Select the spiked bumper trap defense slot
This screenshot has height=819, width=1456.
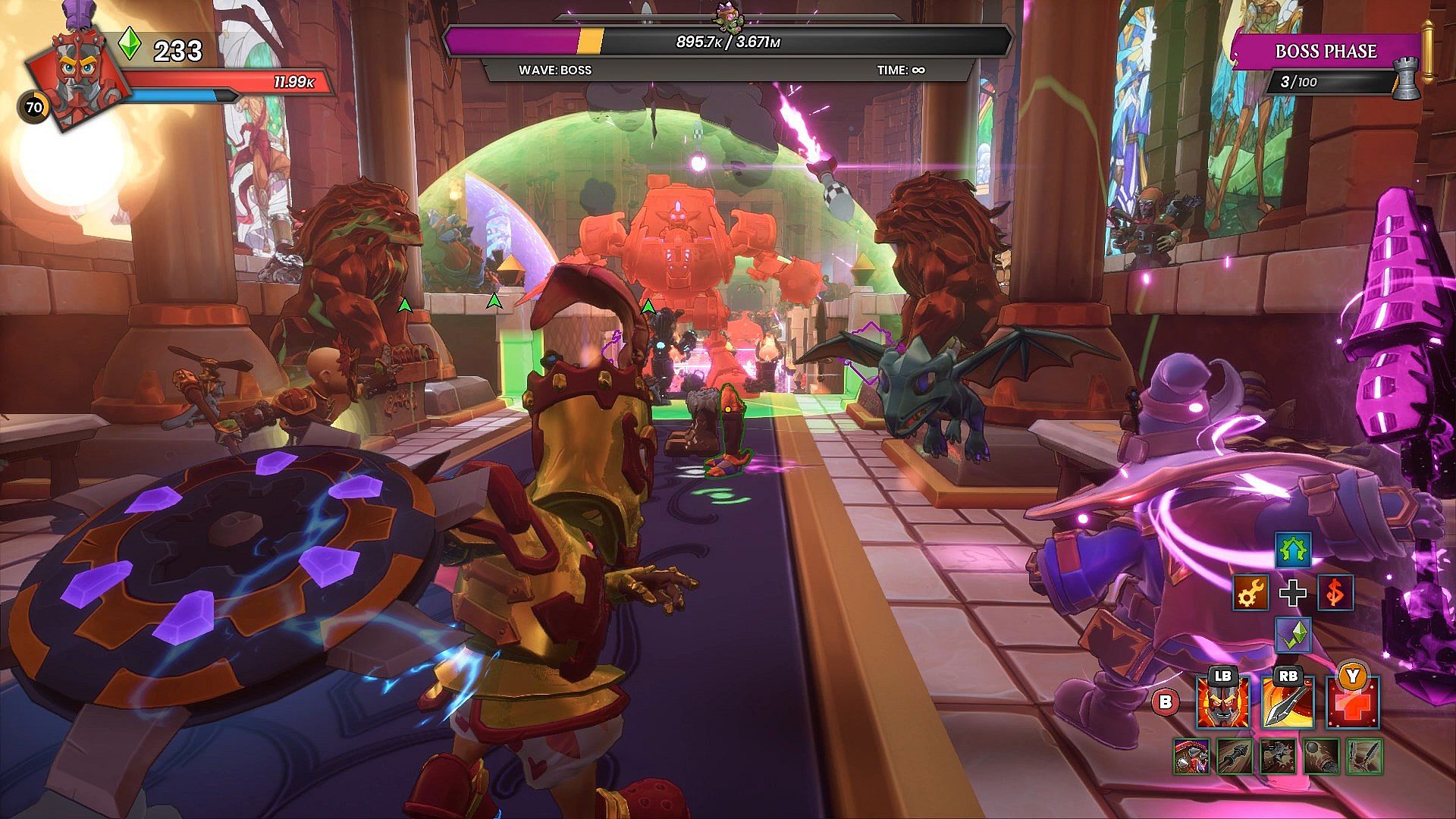[1278, 757]
